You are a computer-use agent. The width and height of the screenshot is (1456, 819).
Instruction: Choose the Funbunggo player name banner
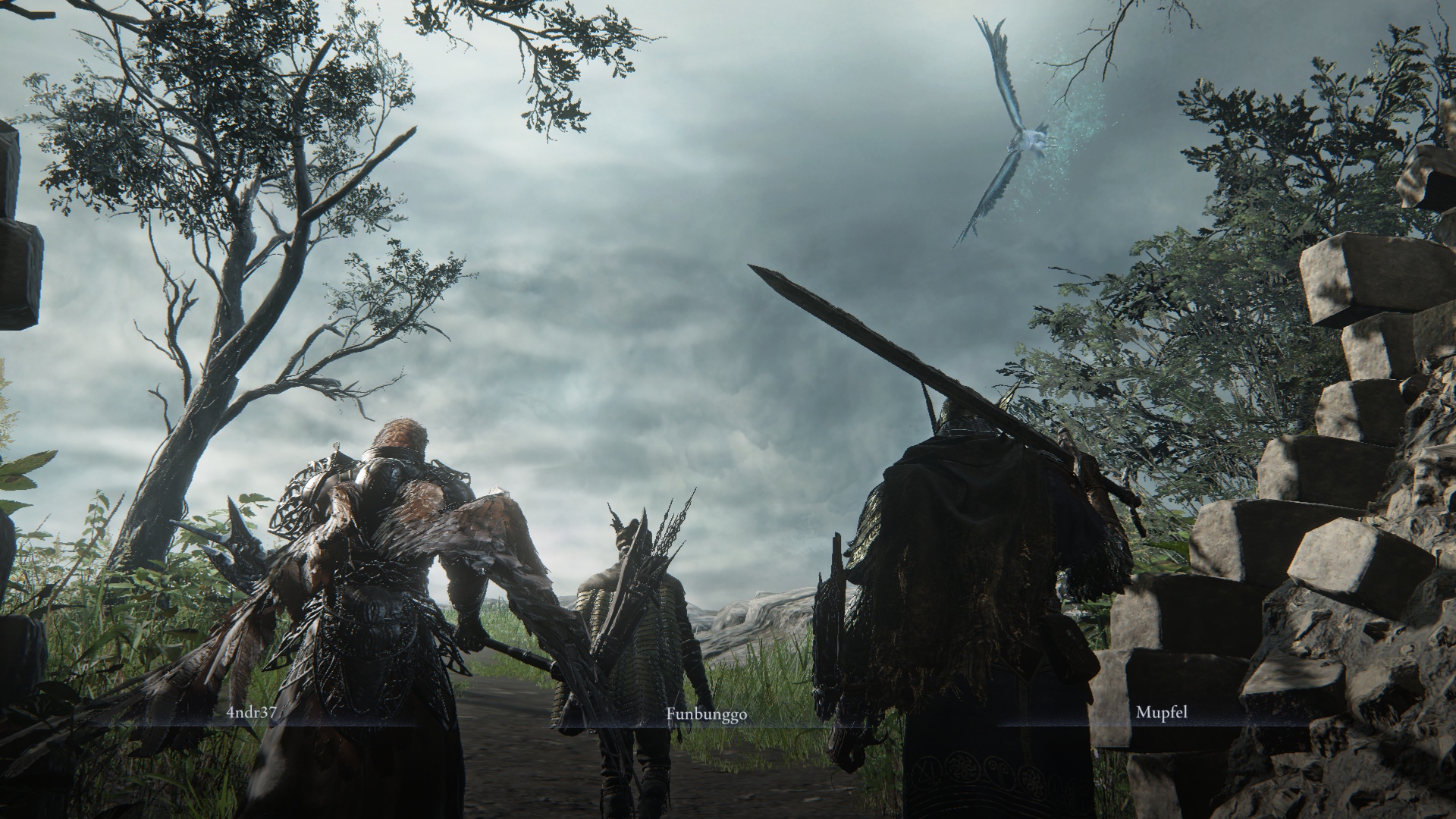tap(706, 714)
